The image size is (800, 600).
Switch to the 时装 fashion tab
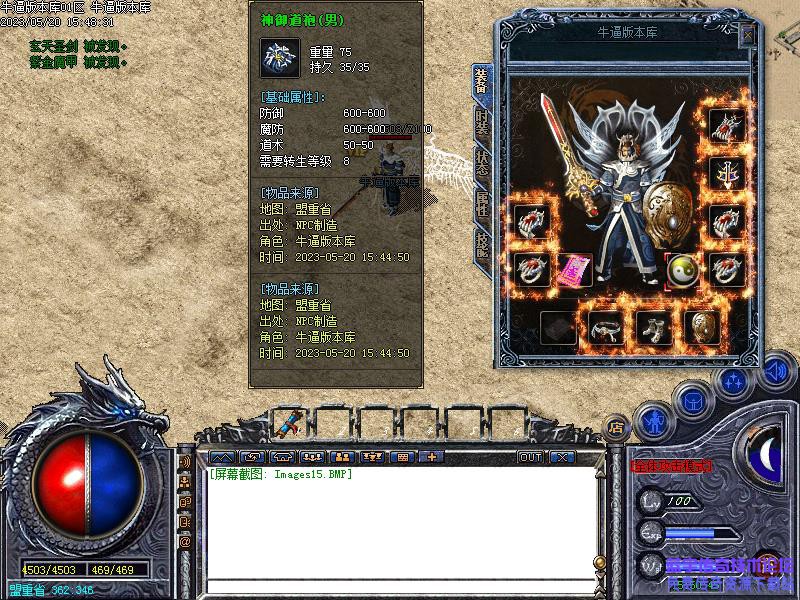[x=482, y=124]
